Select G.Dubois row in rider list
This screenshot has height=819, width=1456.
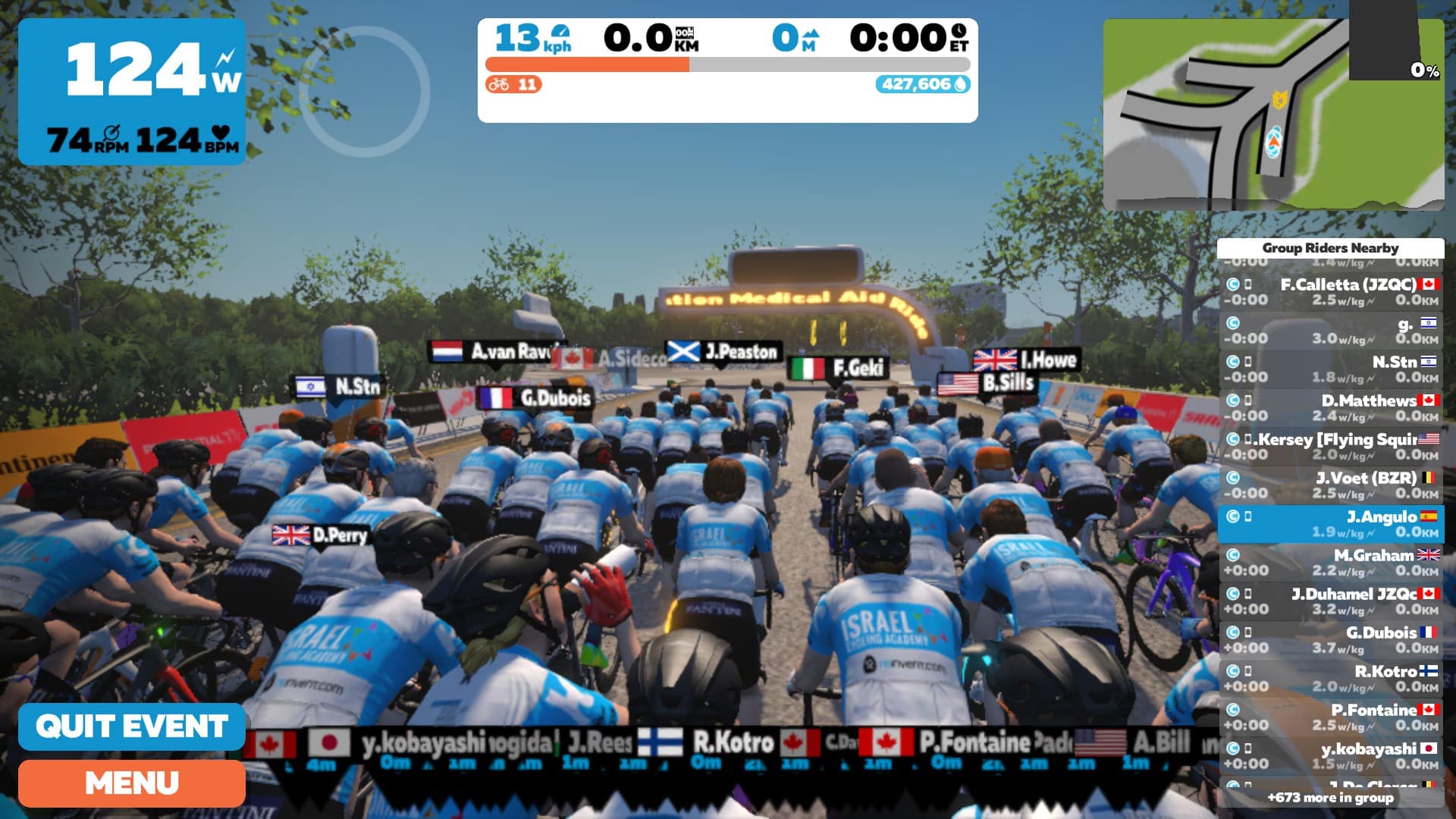[1331, 640]
